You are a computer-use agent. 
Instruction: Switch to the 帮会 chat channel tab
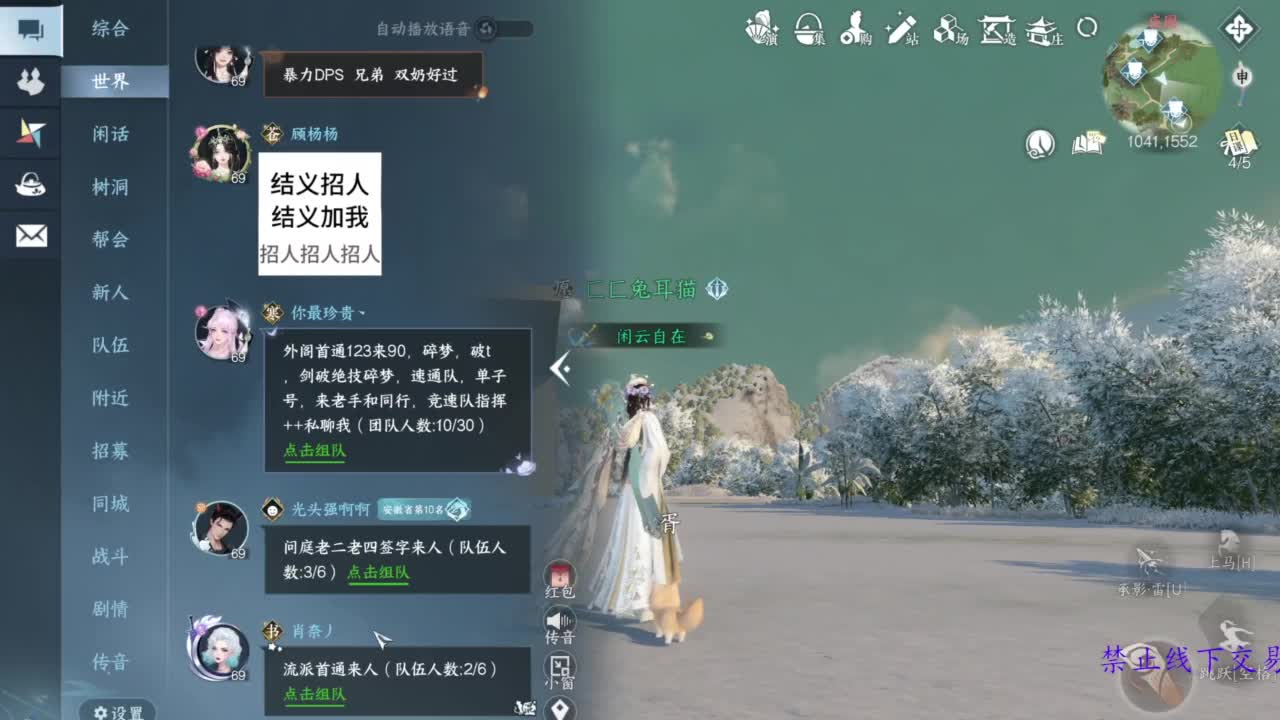114,240
